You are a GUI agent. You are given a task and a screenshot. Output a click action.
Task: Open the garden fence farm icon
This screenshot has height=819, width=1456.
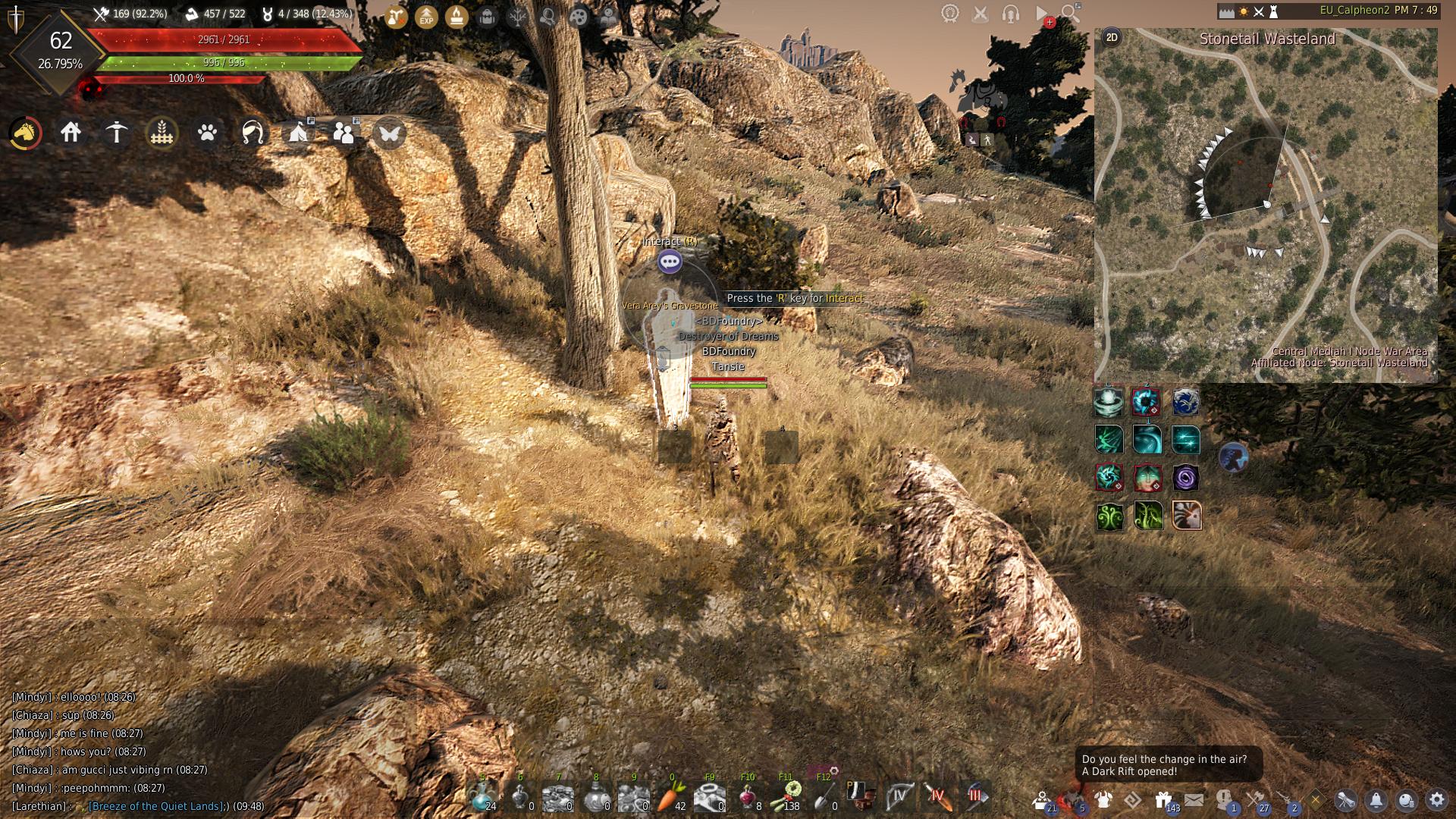pos(162,133)
